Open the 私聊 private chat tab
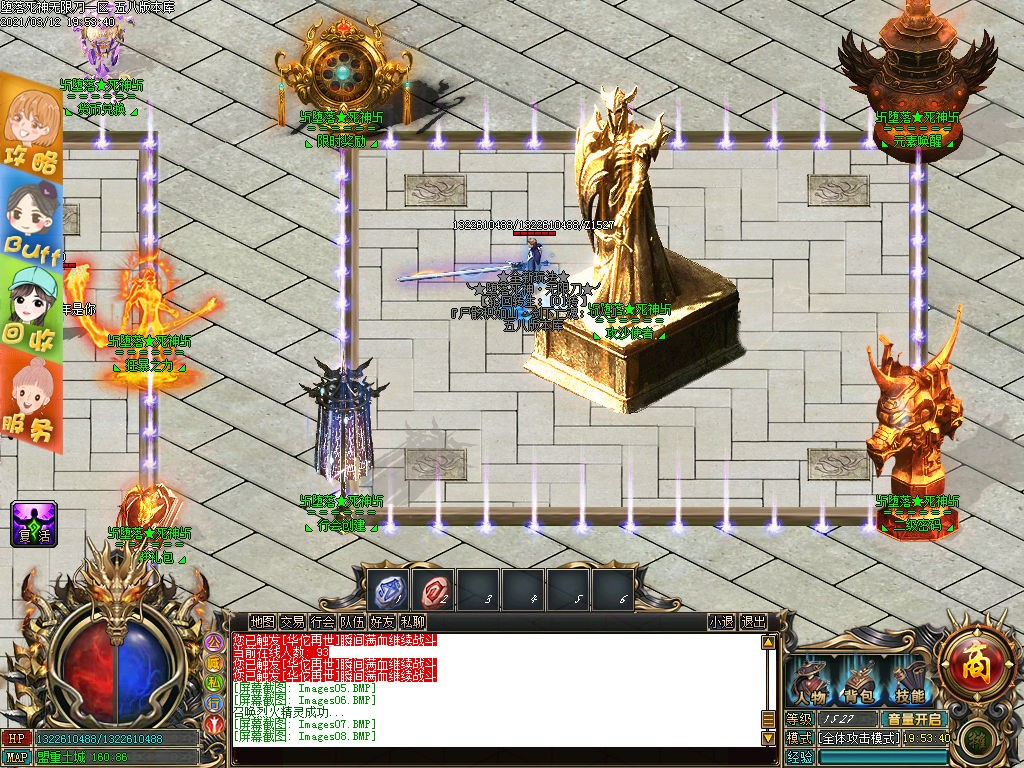Image resolution: width=1024 pixels, height=768 pixels. pyautogui.click(x=412, y=621)
